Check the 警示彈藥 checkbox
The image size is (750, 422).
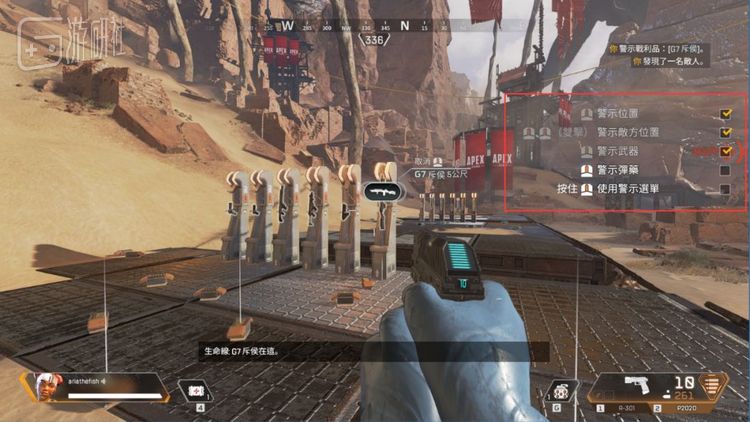(x=726, y=170)
